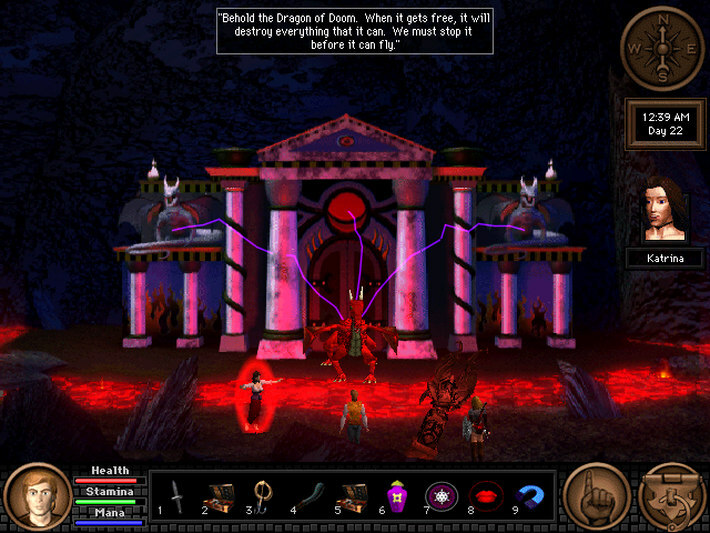Select Katrina's portrait
The height and width of the screenshot is (533, 710).
664,208
